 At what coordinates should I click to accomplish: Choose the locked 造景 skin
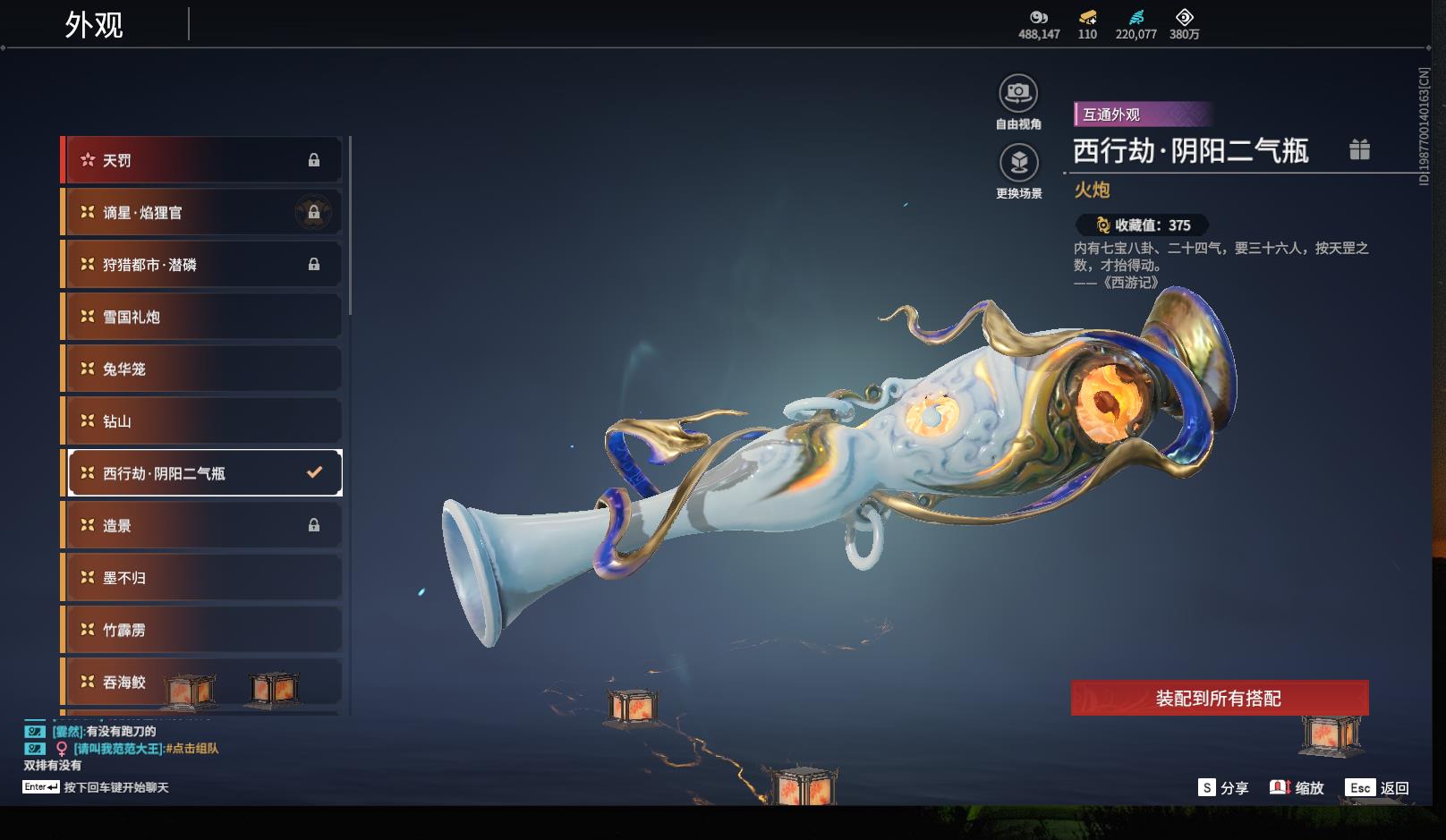pos(203,525)
